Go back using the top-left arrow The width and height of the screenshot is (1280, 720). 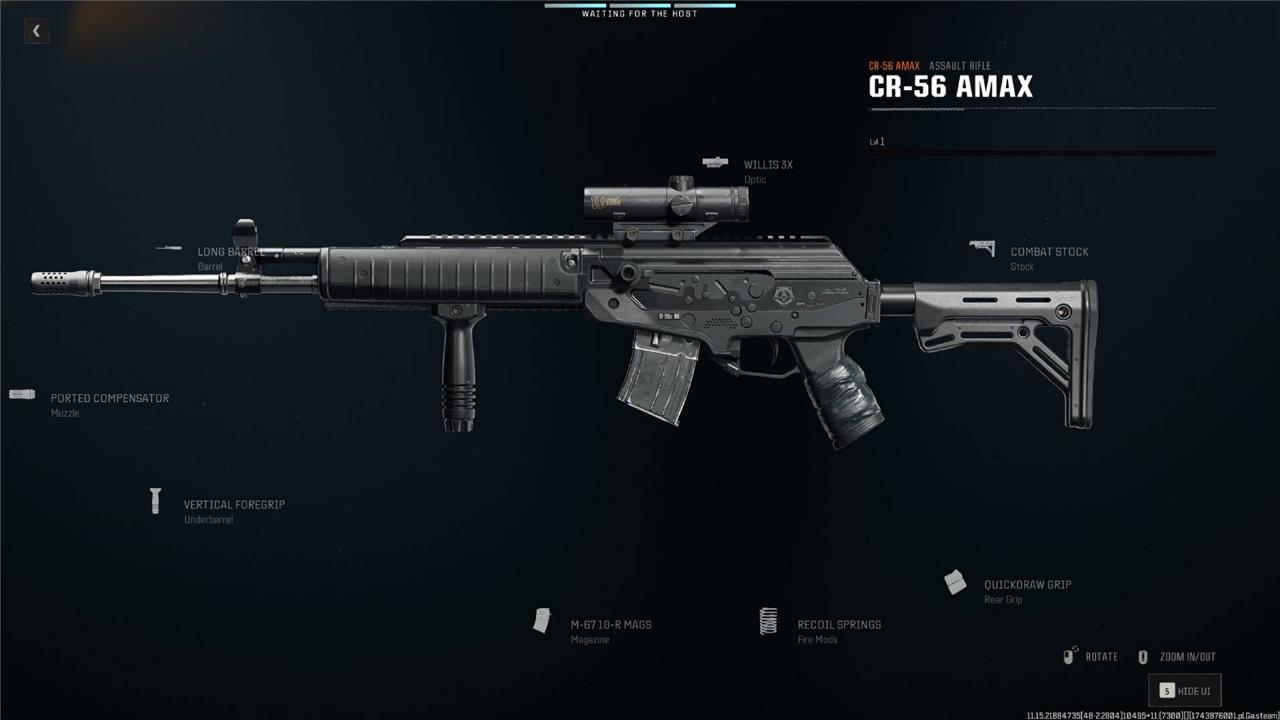pyautogui.click(x=36, y=31)
